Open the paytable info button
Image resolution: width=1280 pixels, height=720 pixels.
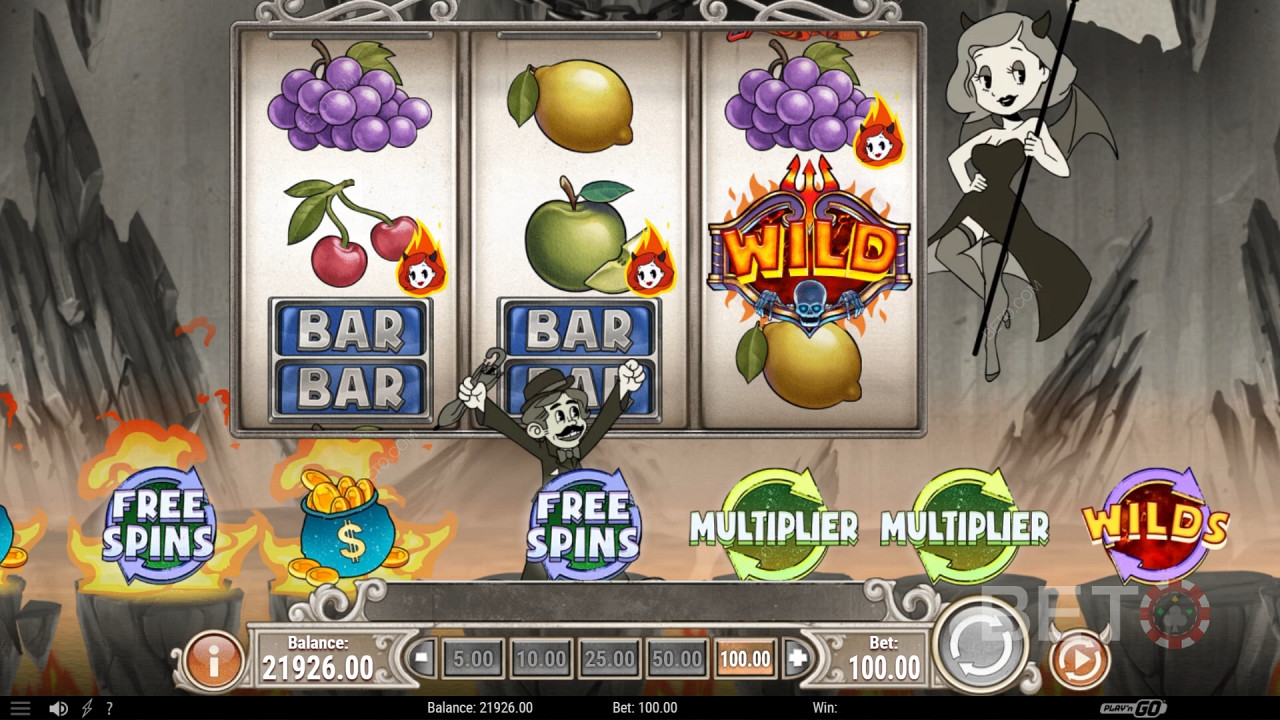212,660
